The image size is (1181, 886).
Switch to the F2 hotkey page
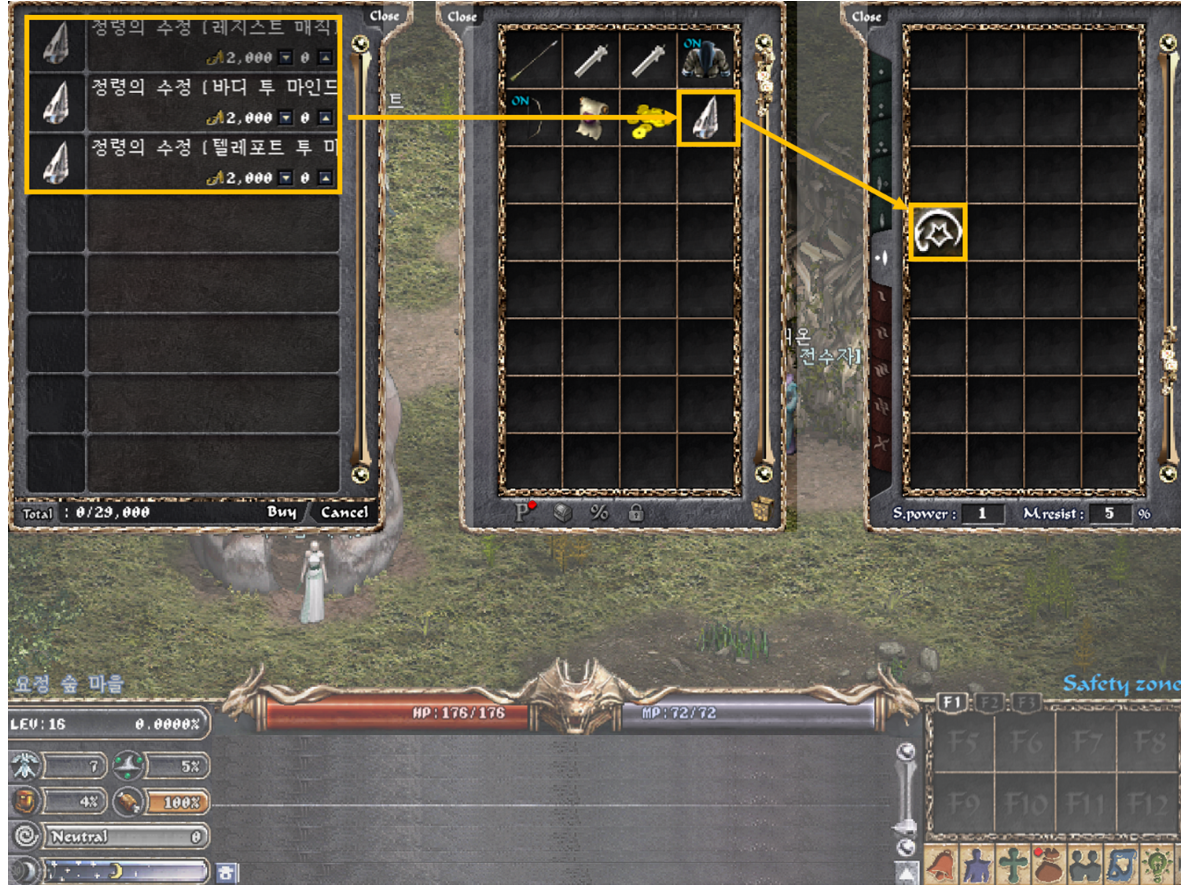[986, 702]
